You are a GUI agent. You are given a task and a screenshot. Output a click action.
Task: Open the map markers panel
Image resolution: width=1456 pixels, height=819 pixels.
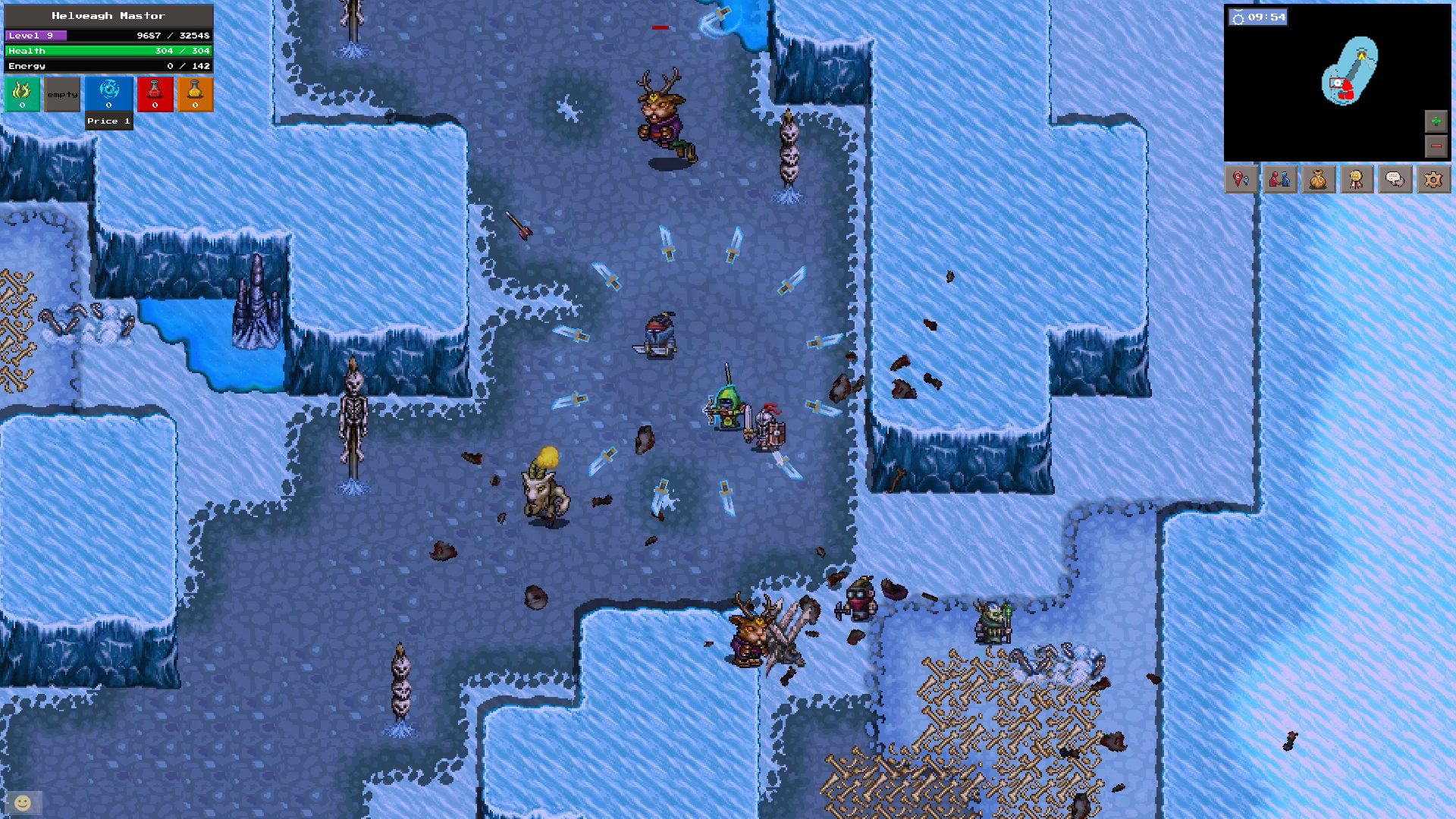[x=1241, y=179]
